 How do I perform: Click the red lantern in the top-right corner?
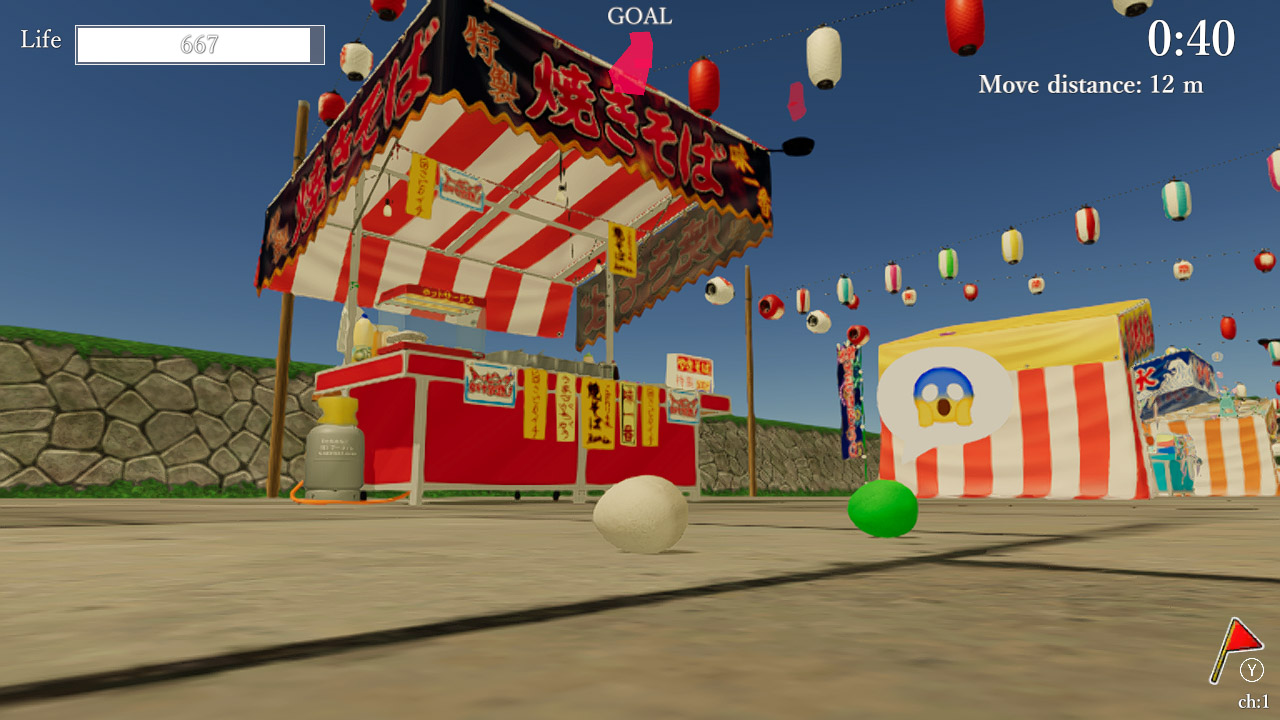(961, 23)
